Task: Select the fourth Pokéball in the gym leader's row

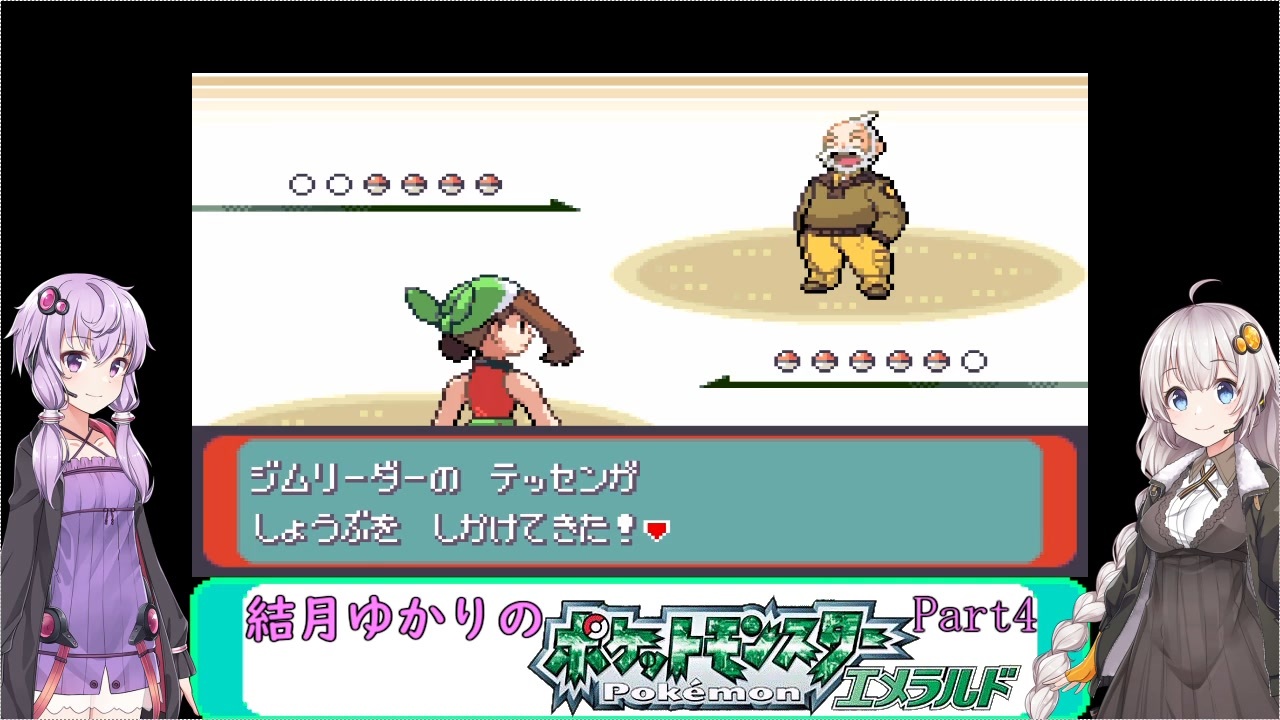Action: [897, 361]
